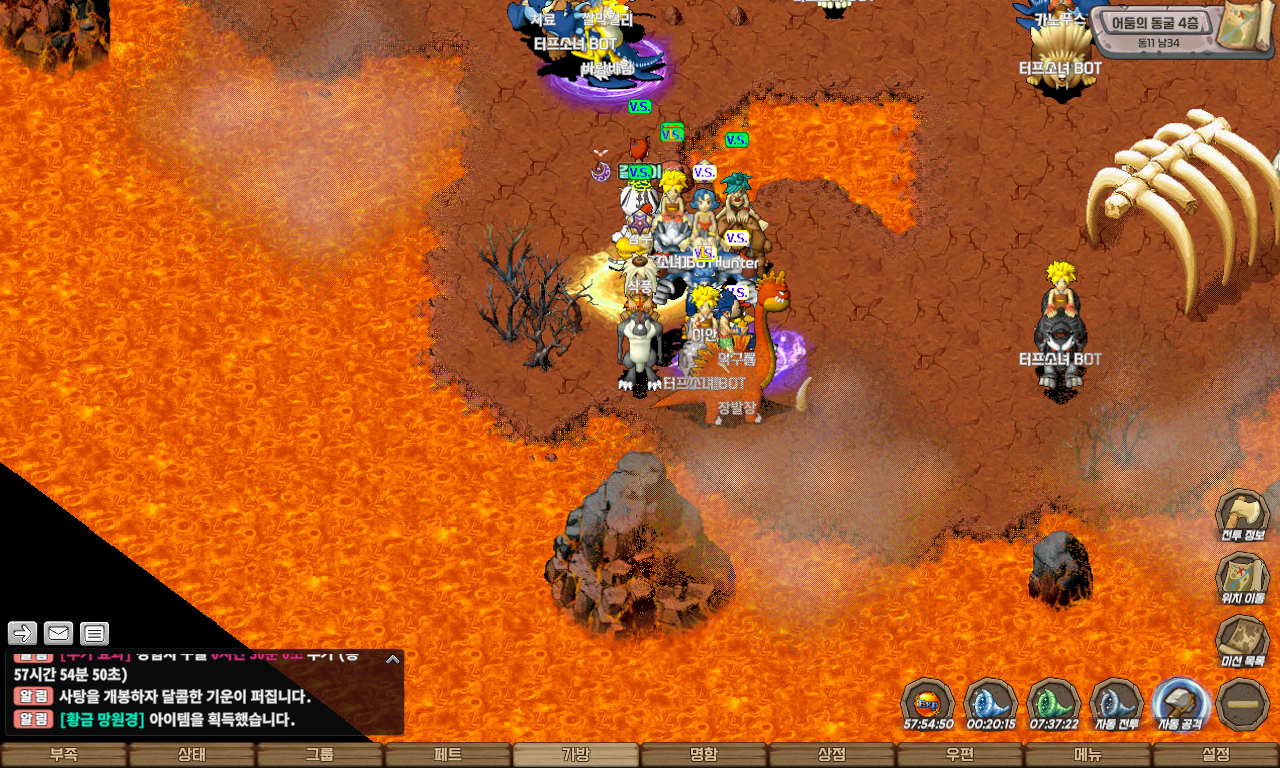Image resolution: width=1280 pixels, height=768 pixels.
Task: Open the 미션 목록 mission list scroll
Action: coord(1242,642)
